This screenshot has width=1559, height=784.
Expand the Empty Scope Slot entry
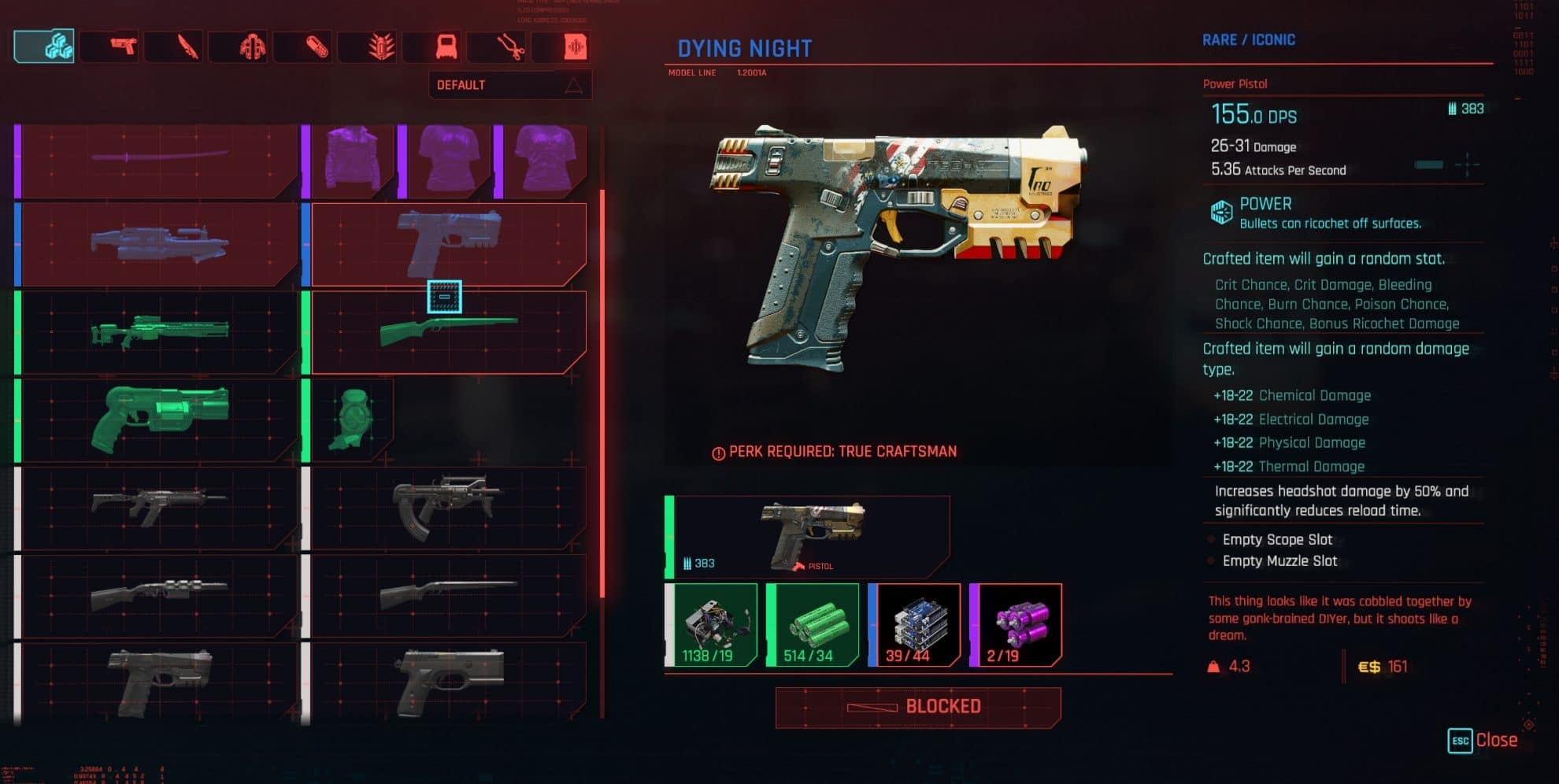click(x=1276, y=540)
